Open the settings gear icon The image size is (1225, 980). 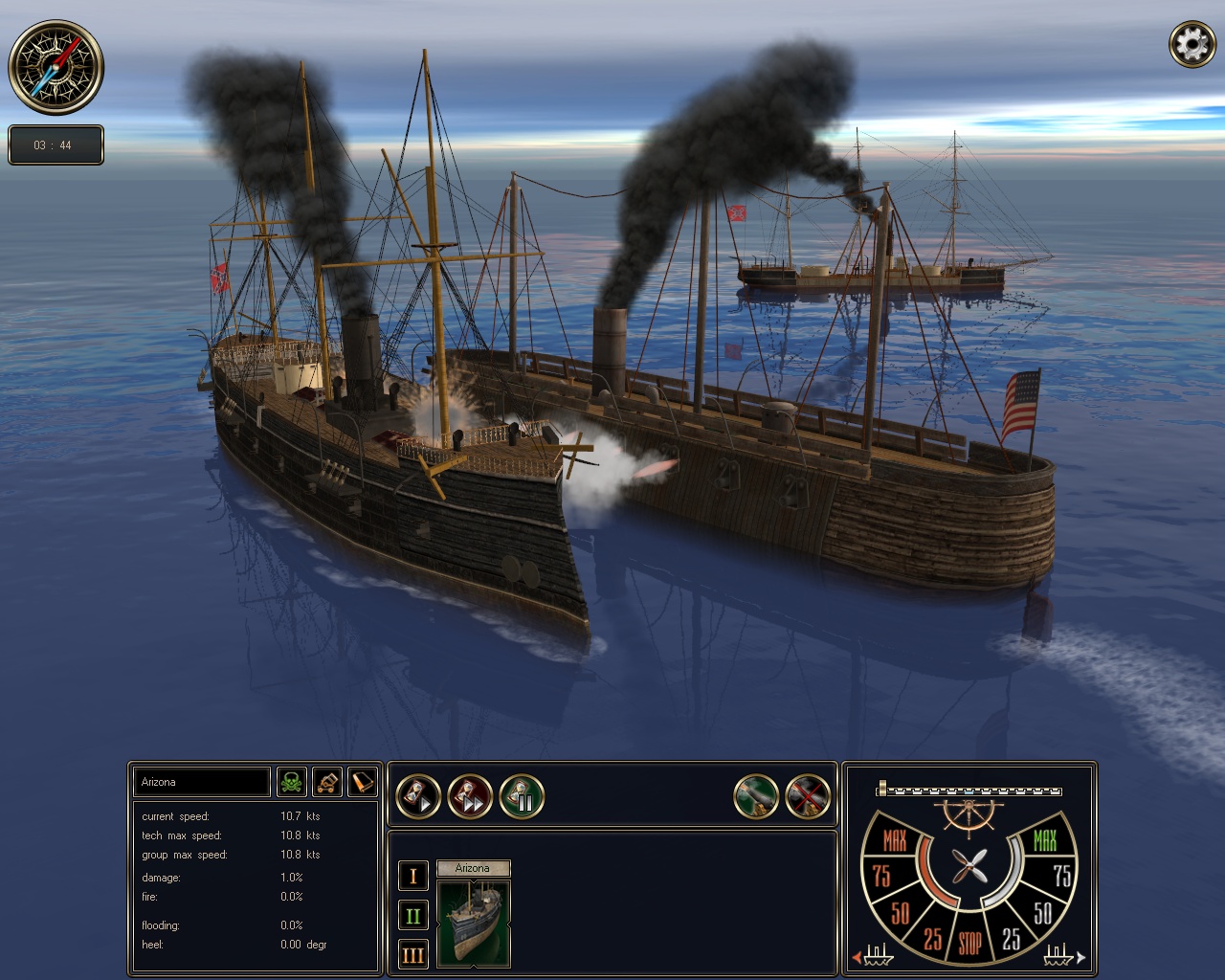click(1192, 43)
